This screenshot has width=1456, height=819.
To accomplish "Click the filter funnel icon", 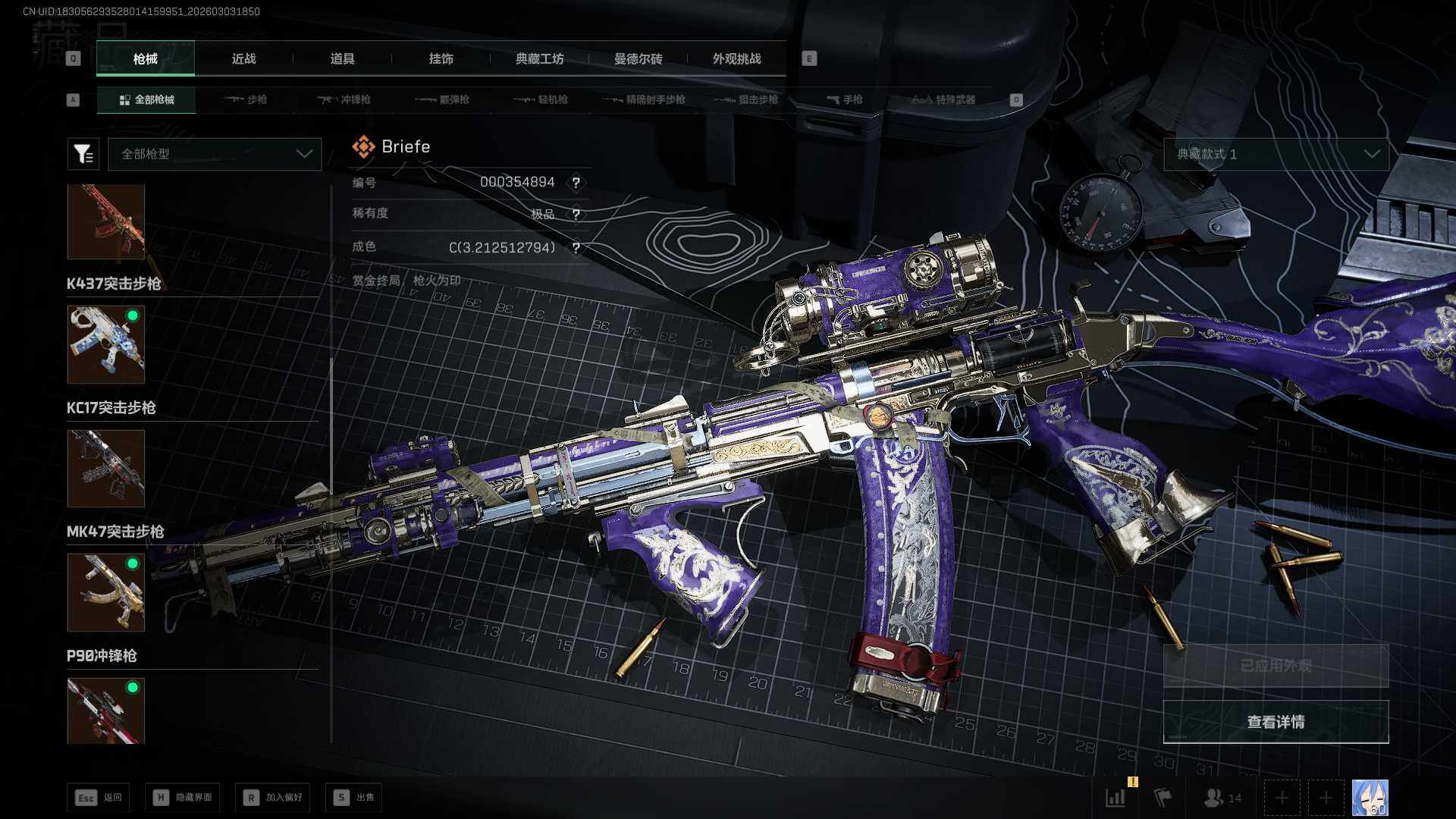I will [83, 154].
